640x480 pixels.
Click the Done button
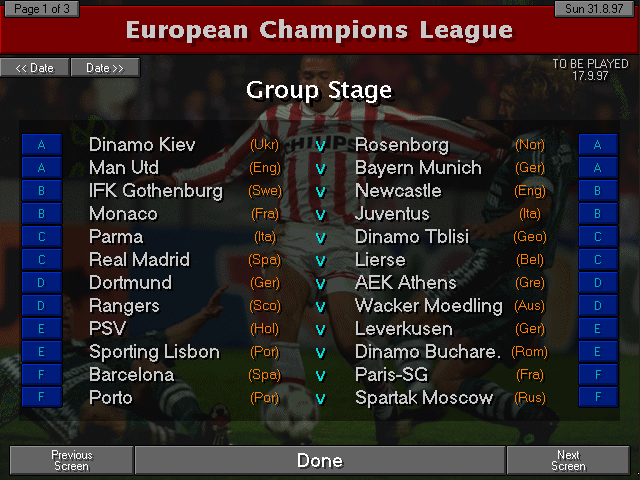coord(320,461)
